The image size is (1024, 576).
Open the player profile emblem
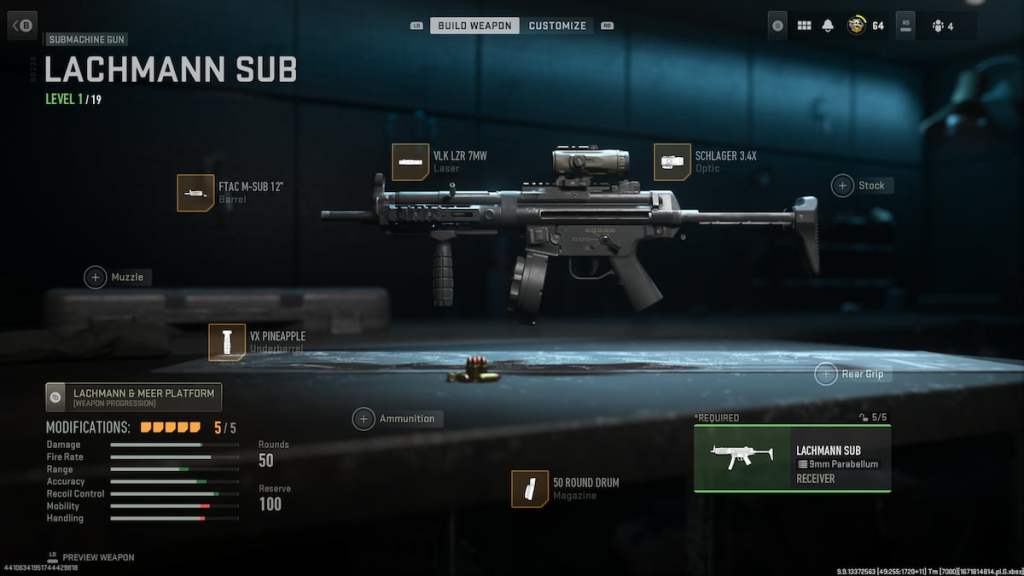(x=856, y=26)
